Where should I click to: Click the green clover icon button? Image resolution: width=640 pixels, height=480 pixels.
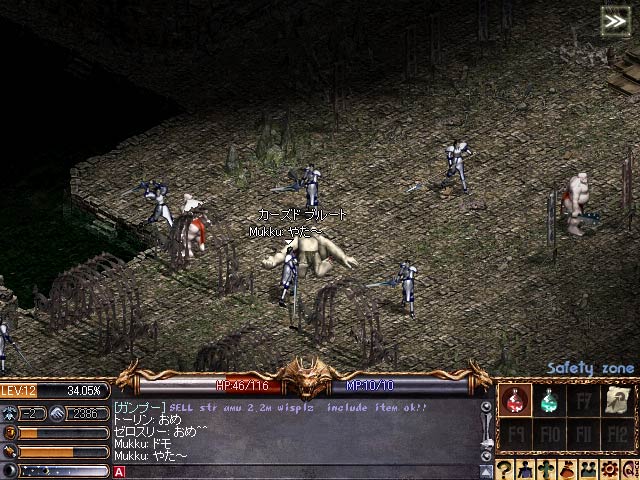pyautogui.click(x=544, y=470)
